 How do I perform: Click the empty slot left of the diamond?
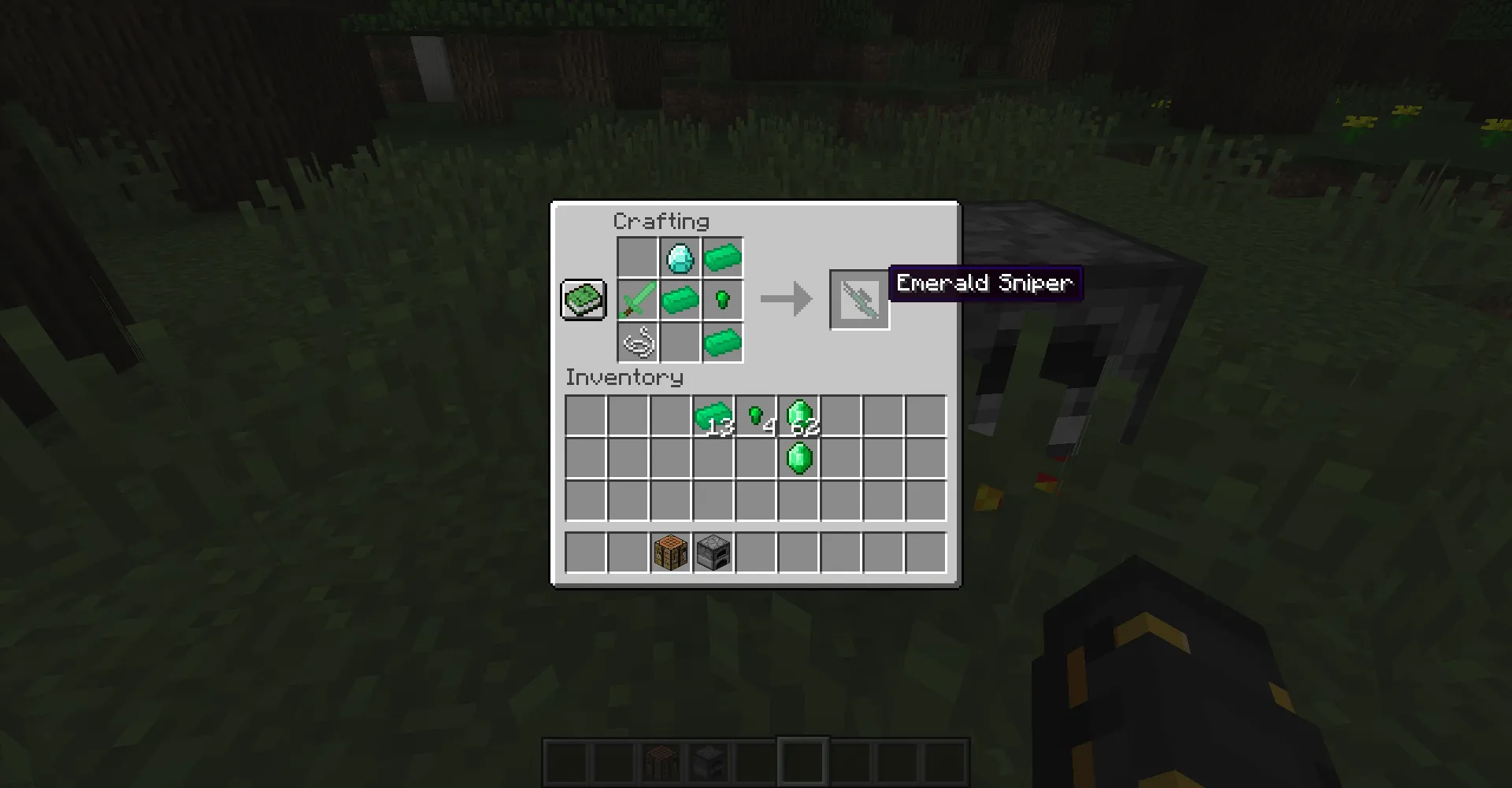(x=638, y=257)
